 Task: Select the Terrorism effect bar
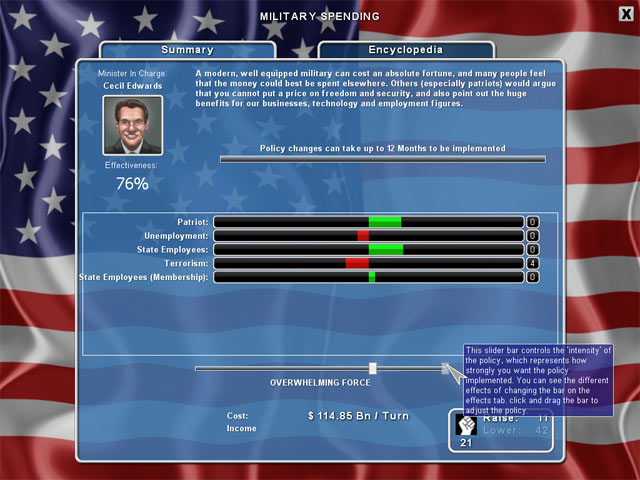coord(368,263)
